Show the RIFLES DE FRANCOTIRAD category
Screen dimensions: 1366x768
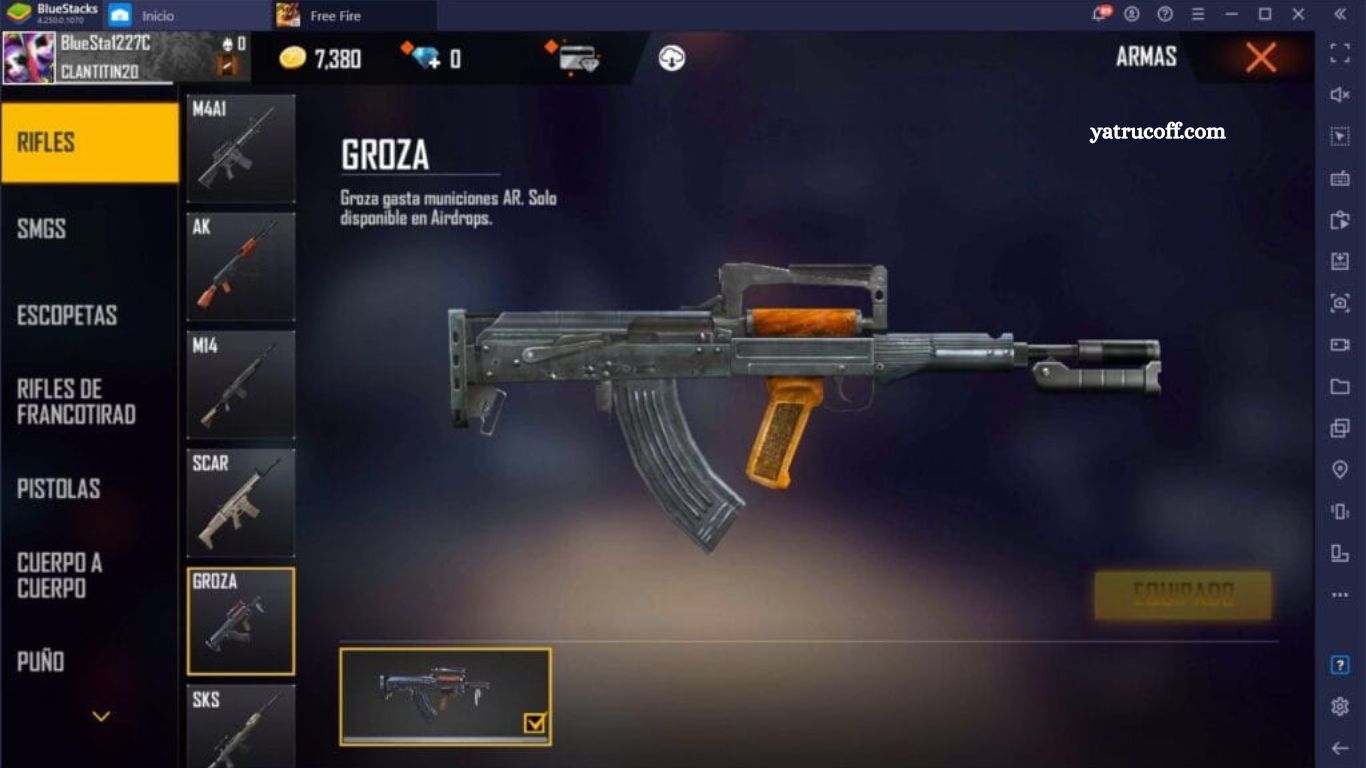[89, 402]
